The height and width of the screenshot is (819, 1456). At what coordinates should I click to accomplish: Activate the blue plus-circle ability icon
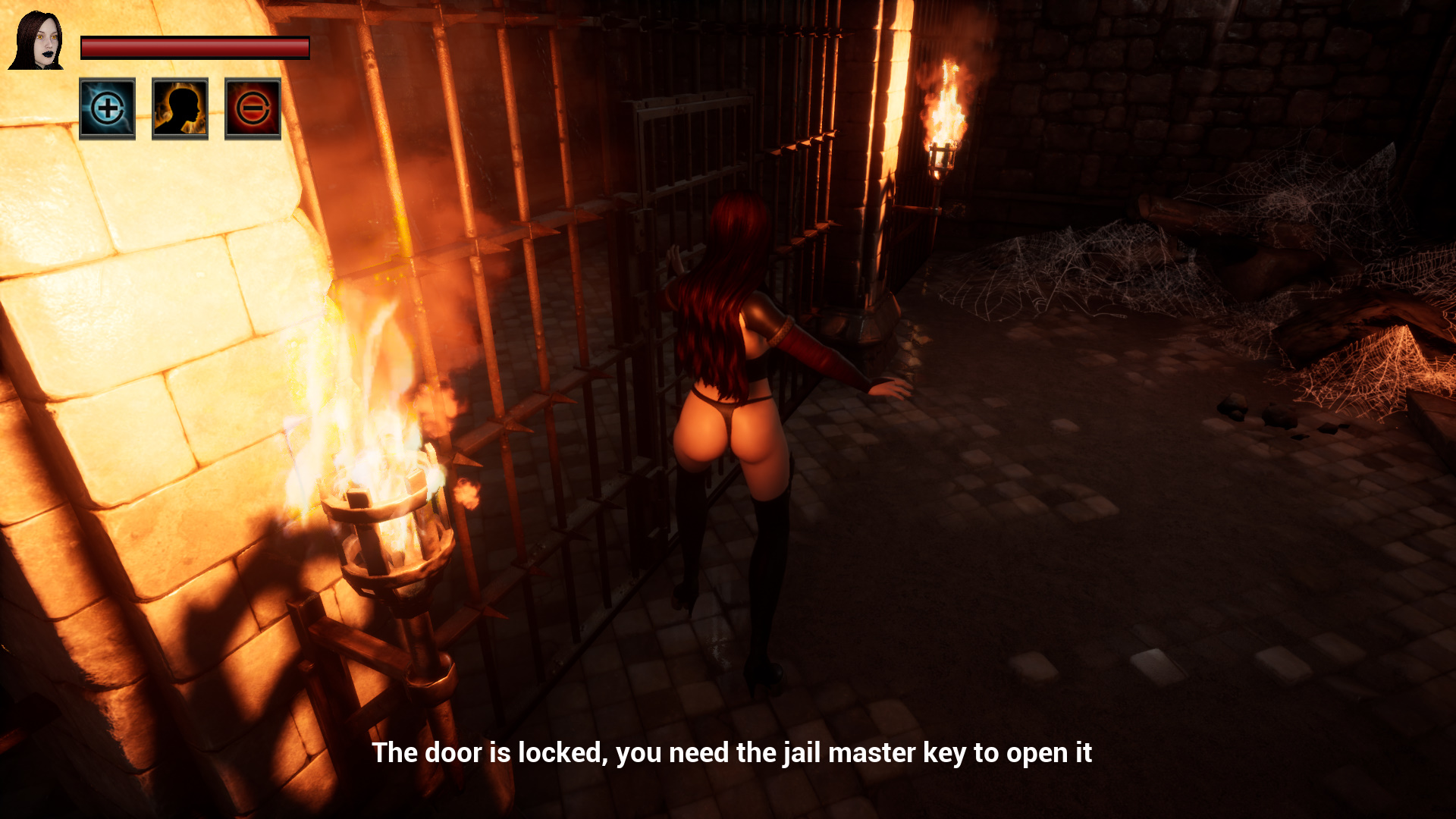click(107, 108)
